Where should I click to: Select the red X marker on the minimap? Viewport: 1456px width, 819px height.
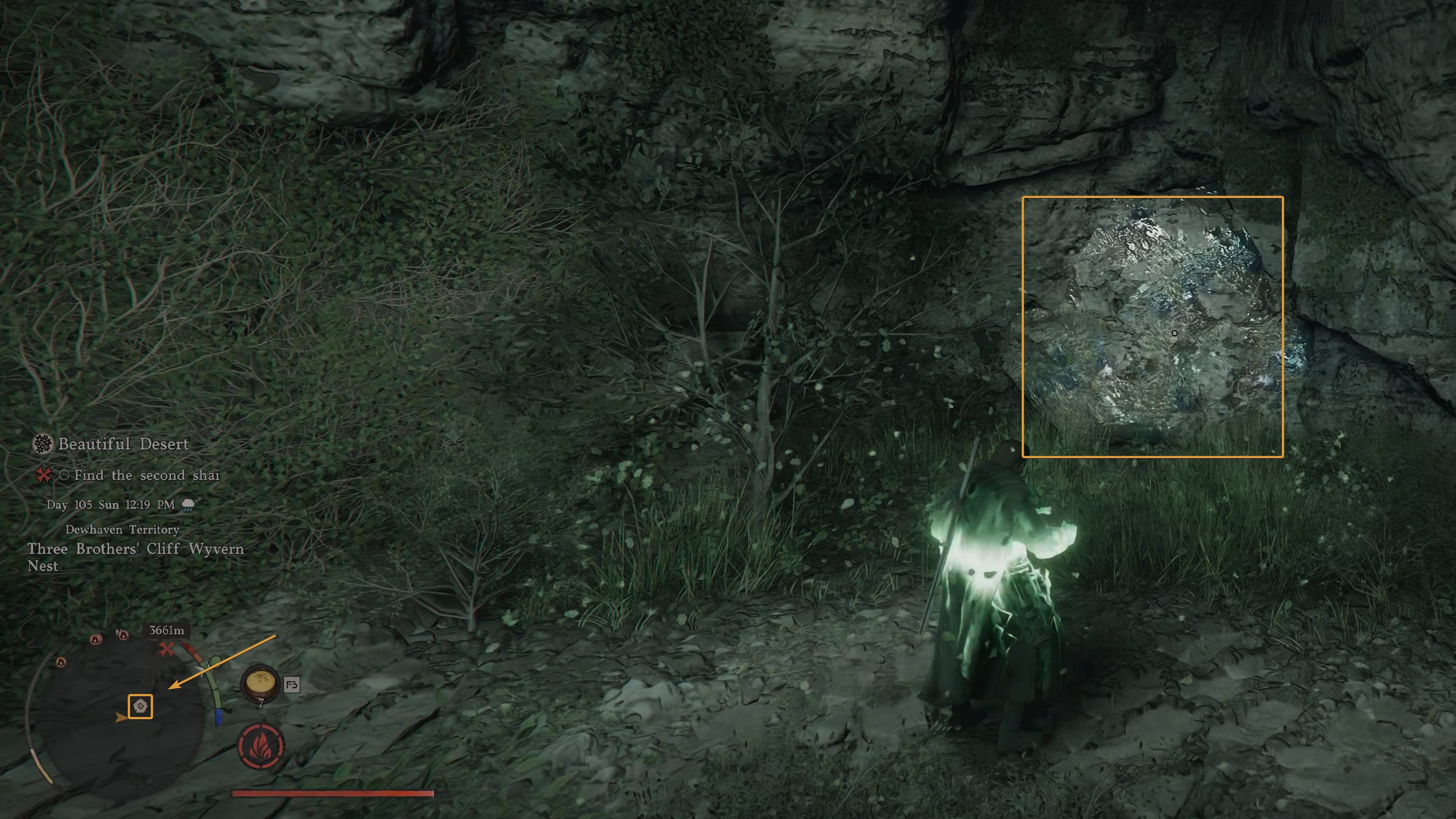tap(167, 649)
